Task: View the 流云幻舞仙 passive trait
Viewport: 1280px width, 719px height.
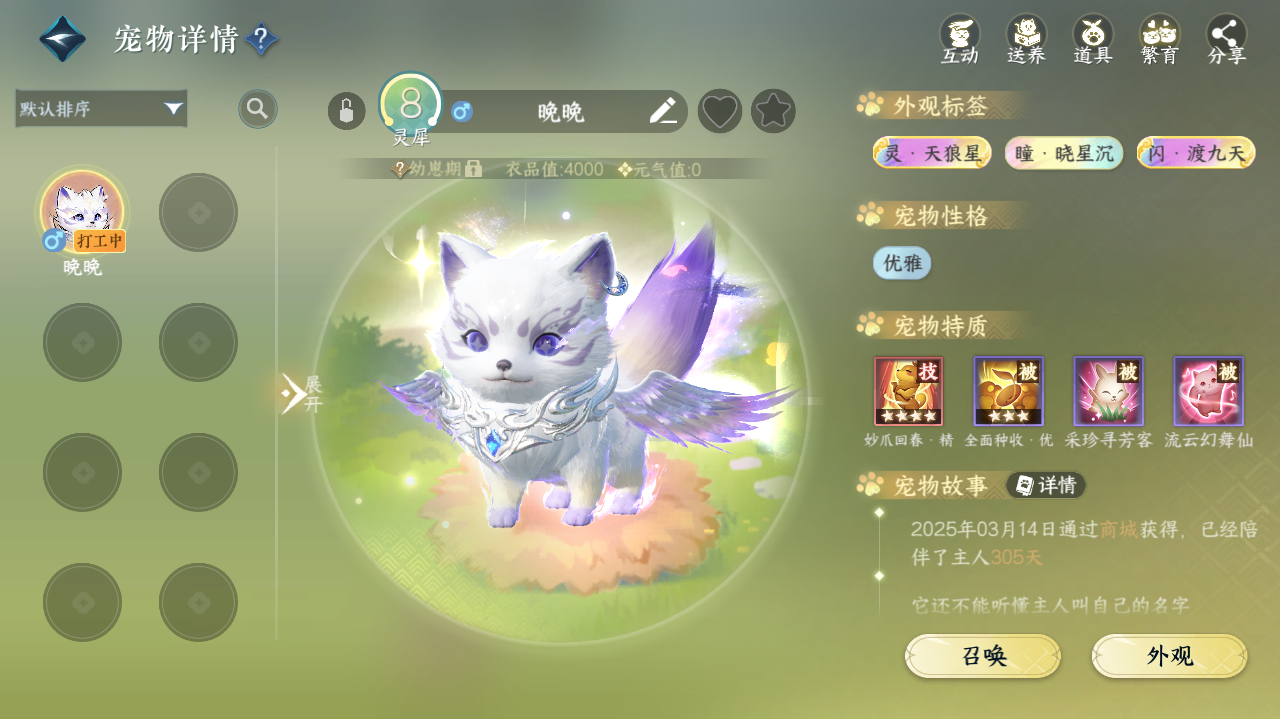Action: tap(1208, 391)
